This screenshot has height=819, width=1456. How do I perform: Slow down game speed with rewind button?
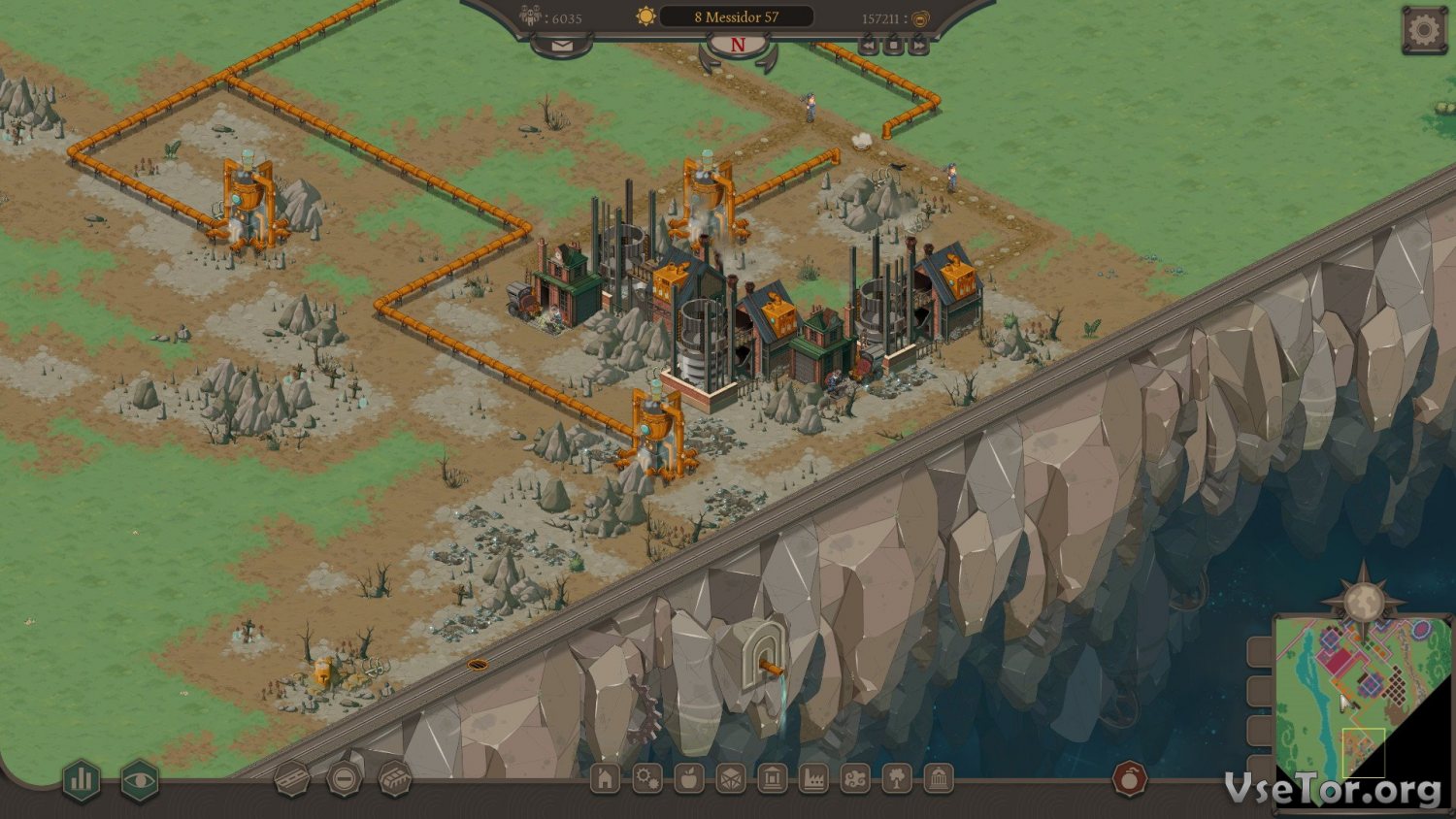click(870, 46)
